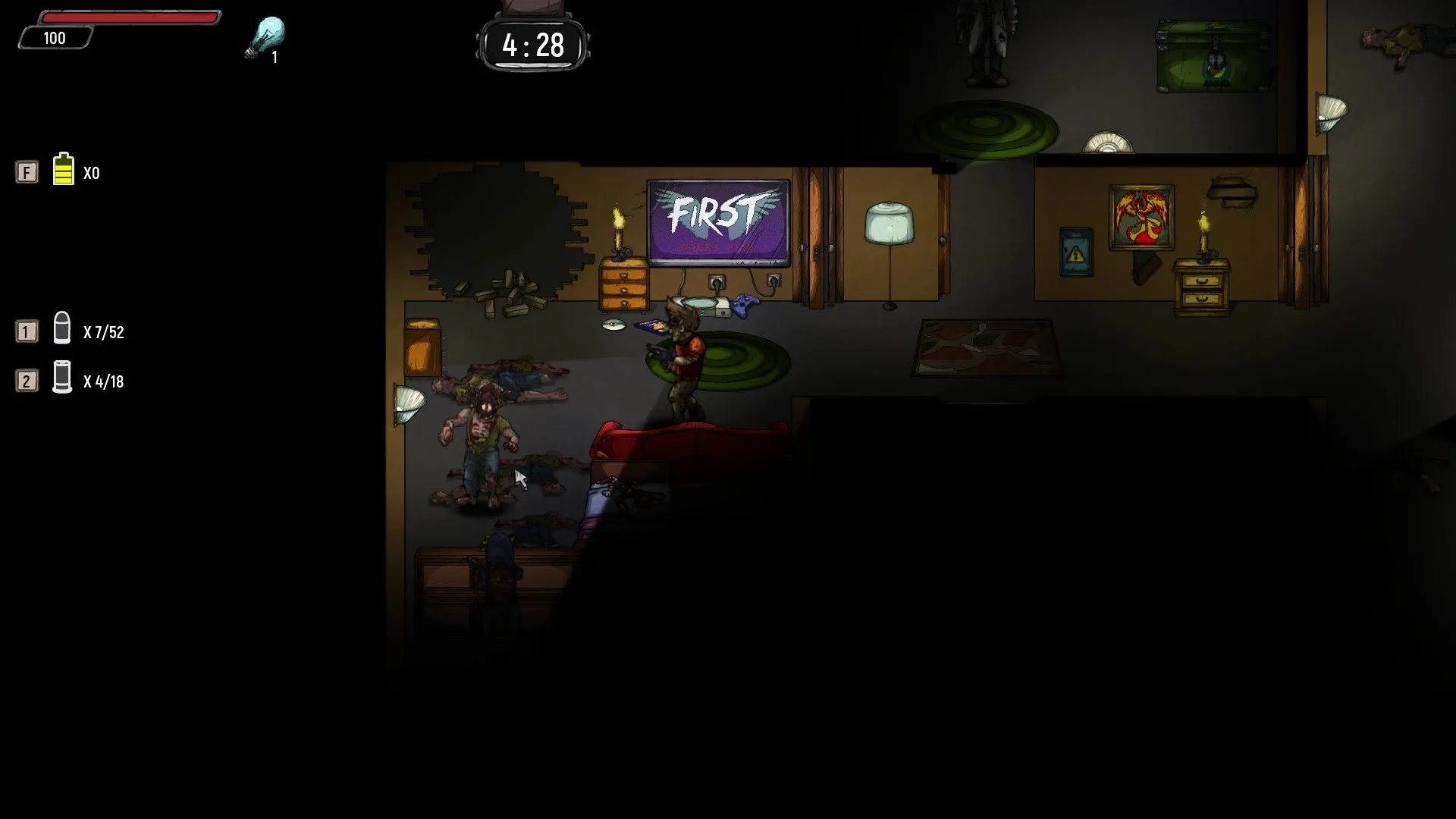Select the flashlight battery icon in slot 2

[62, 381]
